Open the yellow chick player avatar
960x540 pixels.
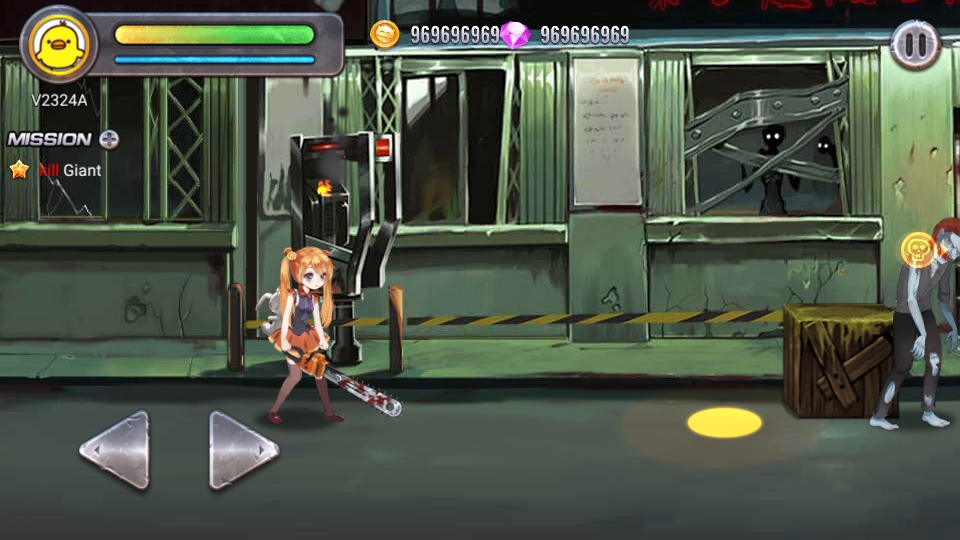[59, 44]
